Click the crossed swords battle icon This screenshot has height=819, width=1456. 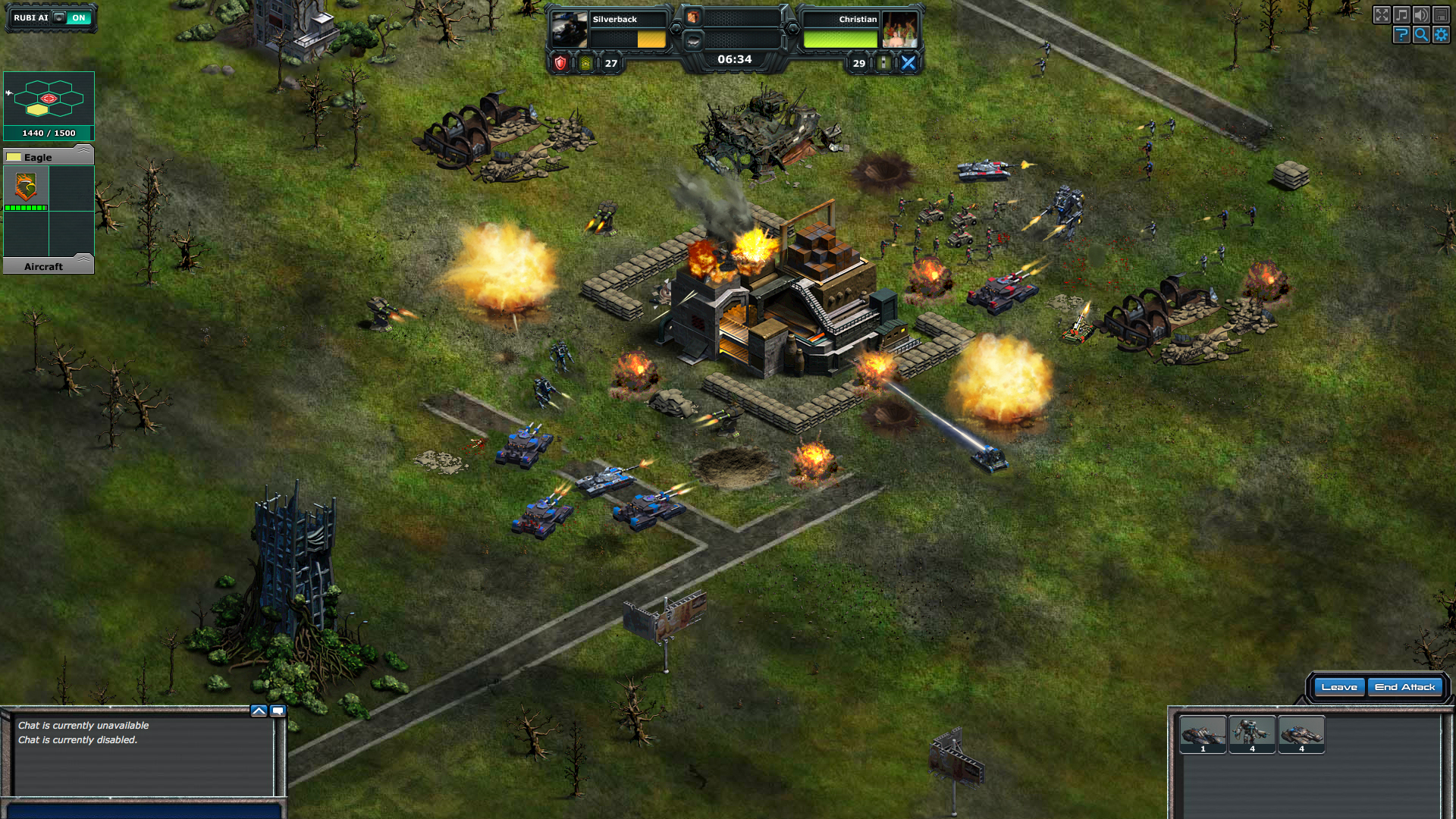point(908,64)
